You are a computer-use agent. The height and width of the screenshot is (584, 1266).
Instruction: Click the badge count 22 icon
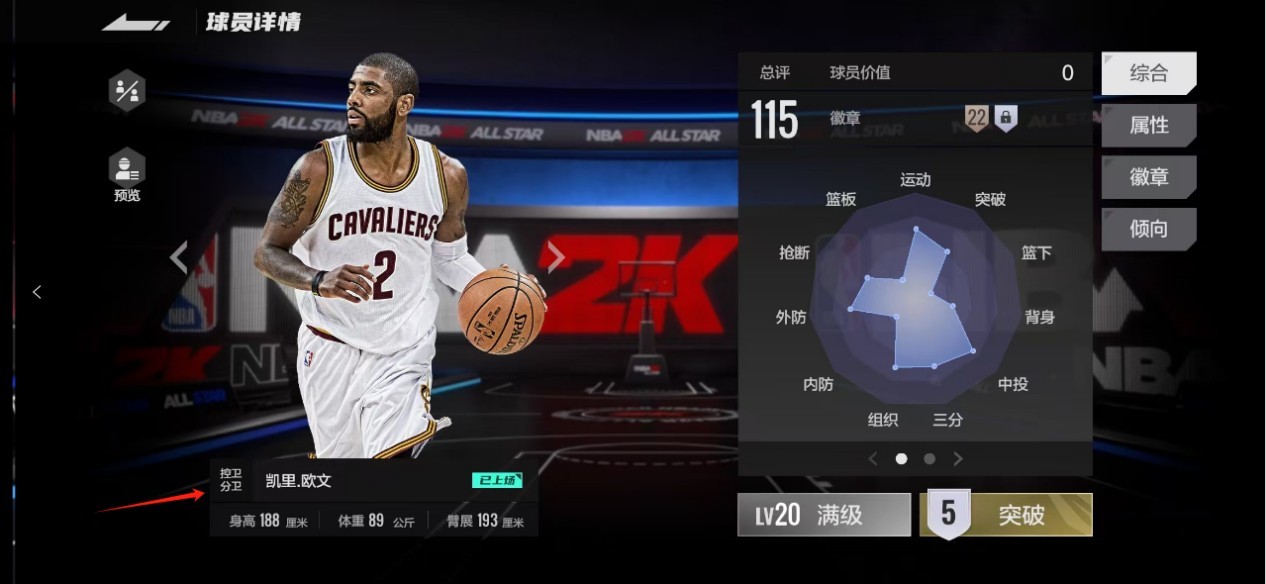coord(976,118)
